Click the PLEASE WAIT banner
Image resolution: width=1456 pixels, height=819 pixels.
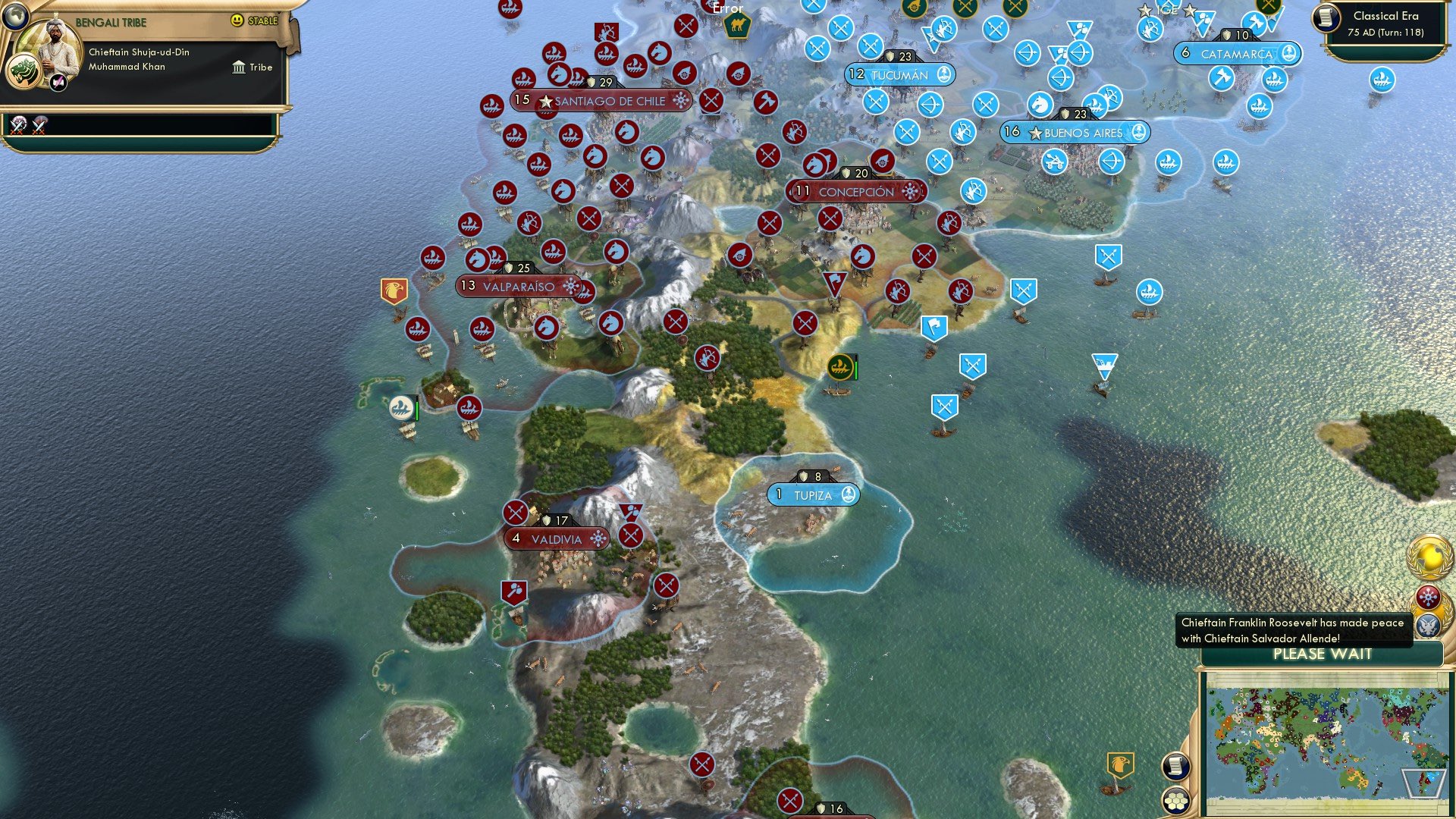click(x=1321, y=654)
